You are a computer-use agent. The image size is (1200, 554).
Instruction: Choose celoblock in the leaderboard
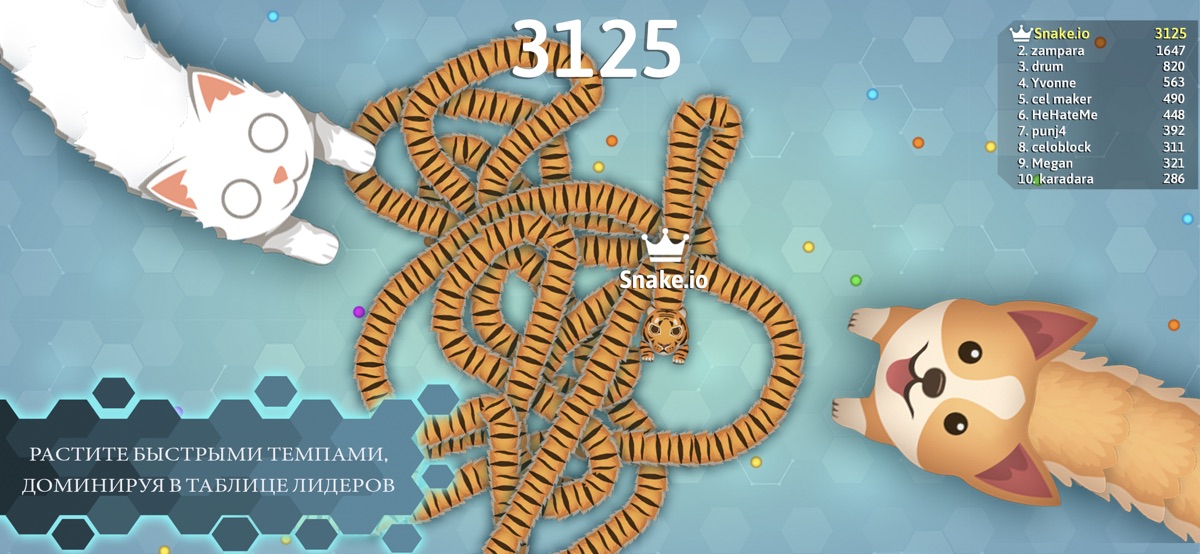pyautogui.click(x=1100, y=147)
